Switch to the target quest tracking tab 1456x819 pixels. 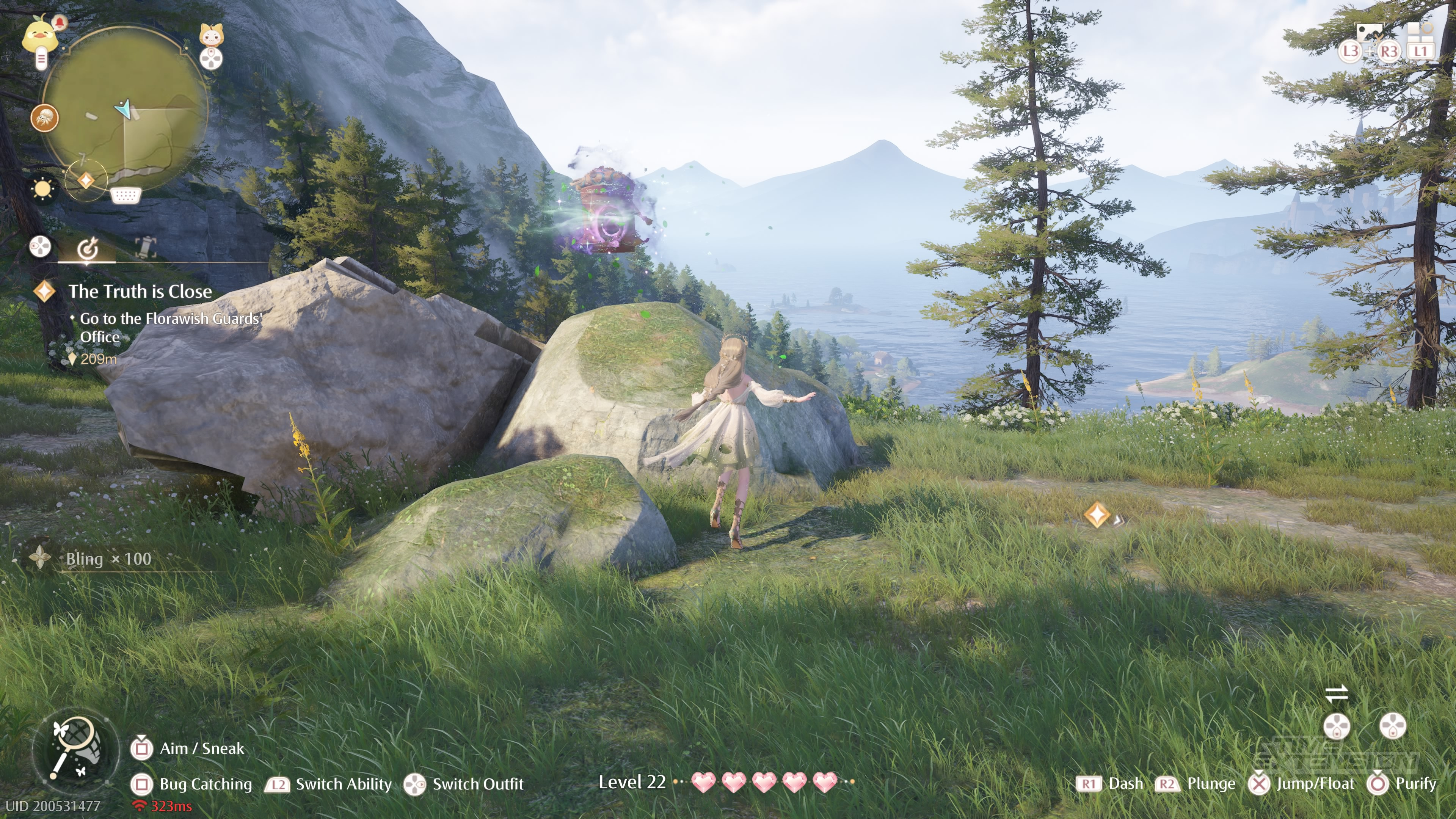point(88,248)
